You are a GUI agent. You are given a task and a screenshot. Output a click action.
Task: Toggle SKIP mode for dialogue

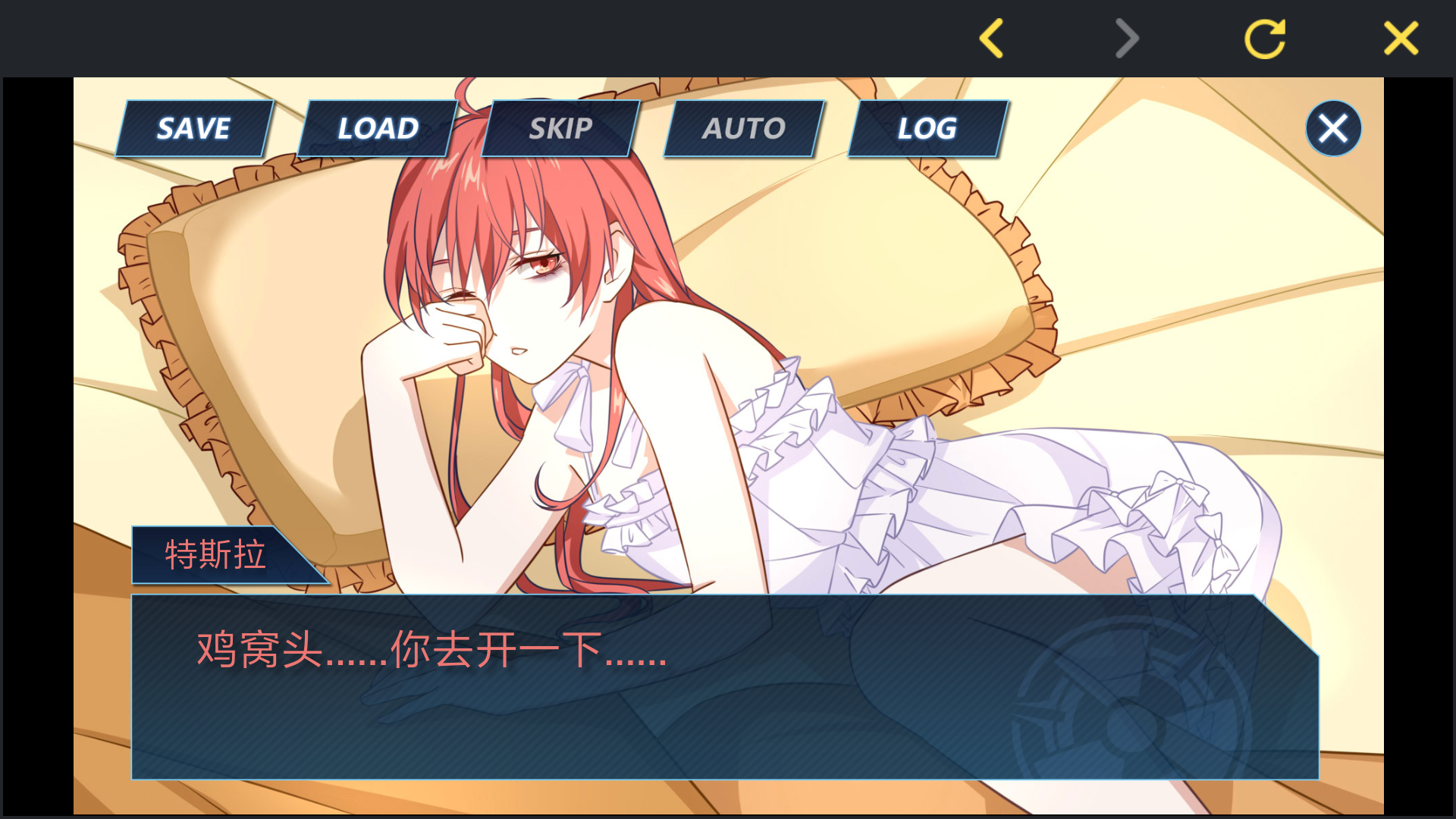coord(561,128)
